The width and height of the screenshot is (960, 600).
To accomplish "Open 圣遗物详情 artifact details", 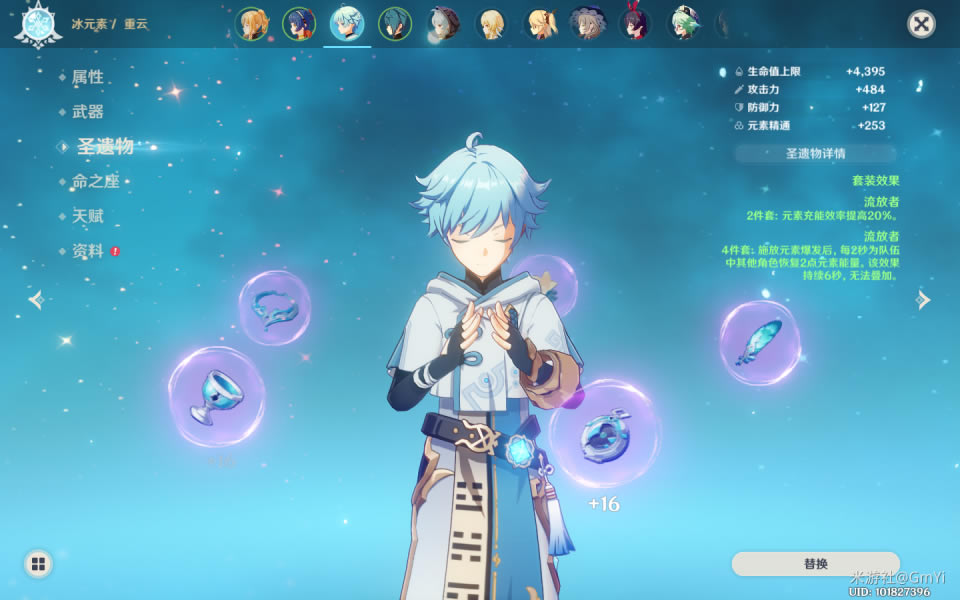I will pyautogui.click(x=815, y=154).
